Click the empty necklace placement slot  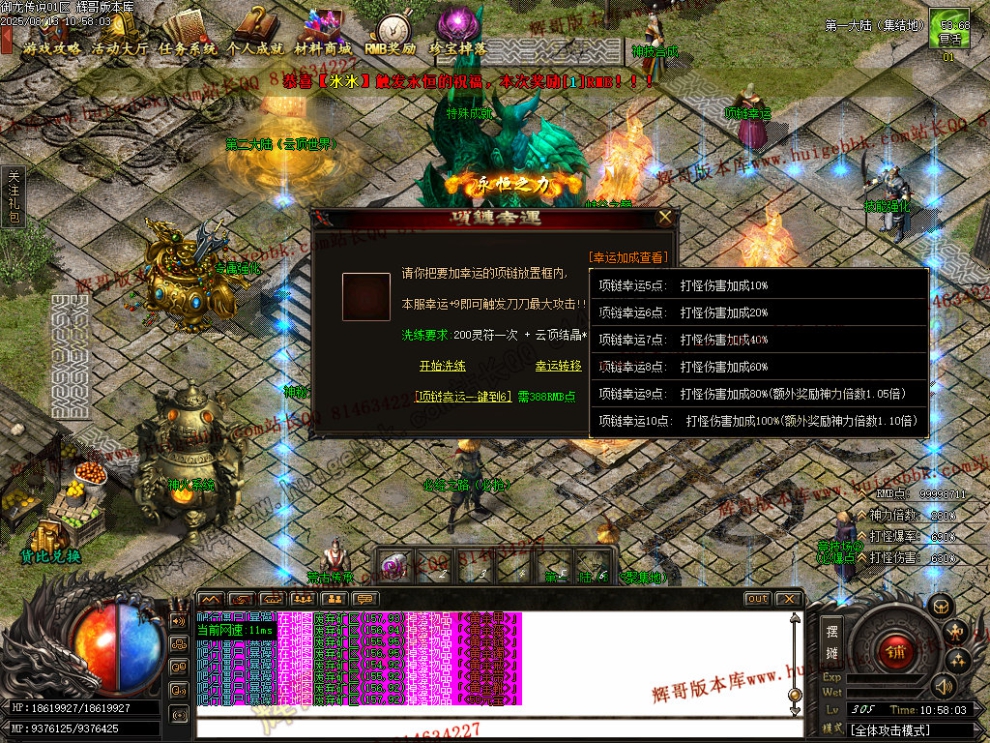366,296
